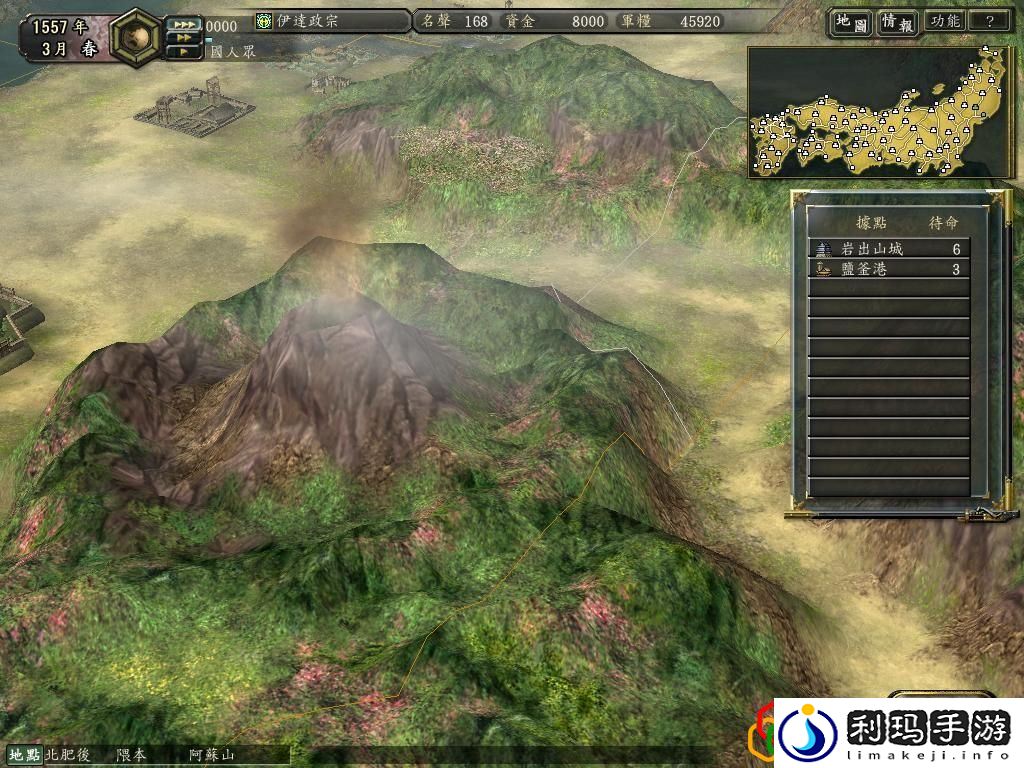This screenshot has width=1024, height=768.
Task: Open the 情報 information menu
Action: click(x=898, y=21)
